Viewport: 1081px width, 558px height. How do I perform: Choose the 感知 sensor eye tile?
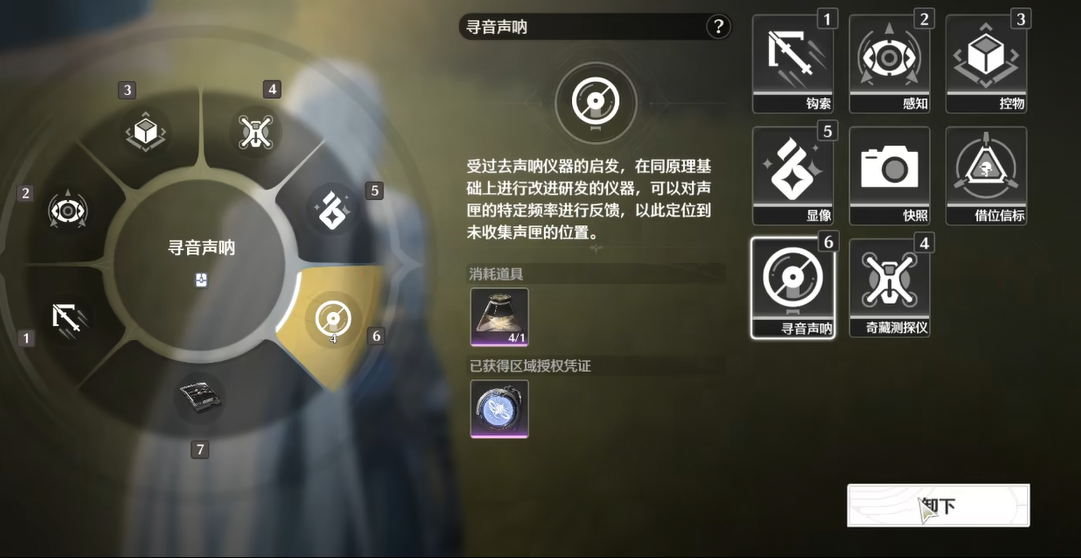click(889, 63)
